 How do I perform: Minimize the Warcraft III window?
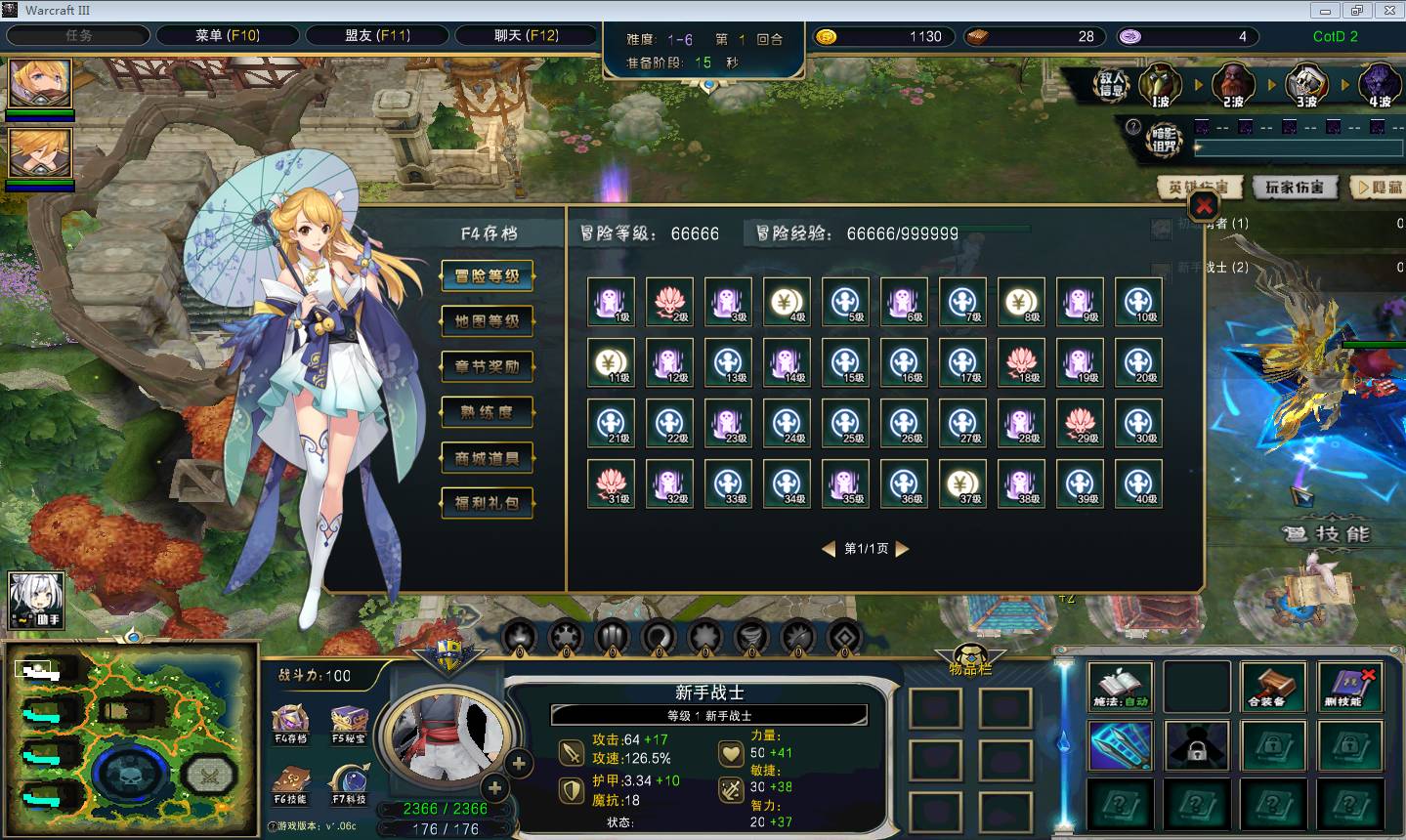click(x=1325, y=11)
